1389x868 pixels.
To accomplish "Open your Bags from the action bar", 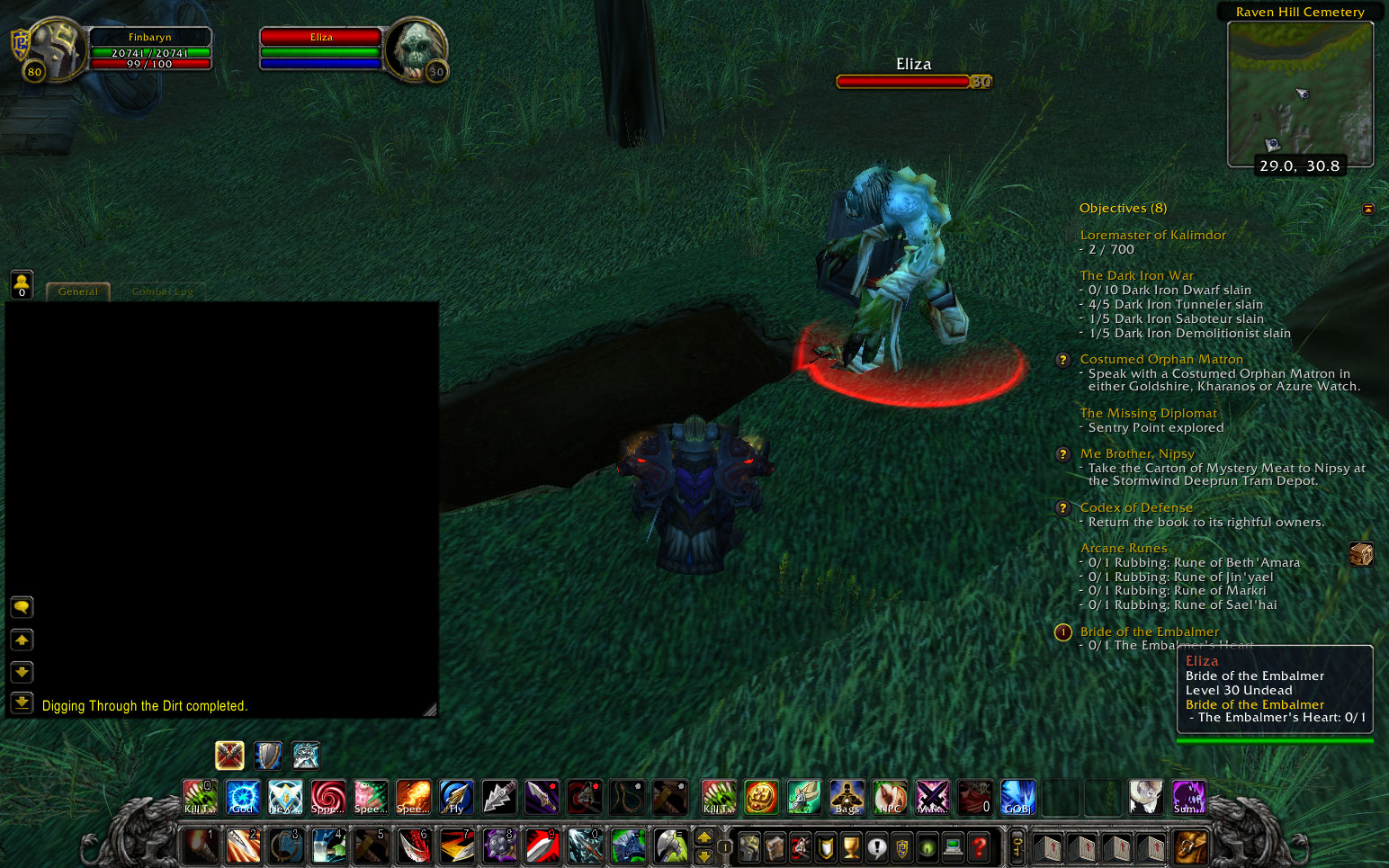I will coord(846,797).
